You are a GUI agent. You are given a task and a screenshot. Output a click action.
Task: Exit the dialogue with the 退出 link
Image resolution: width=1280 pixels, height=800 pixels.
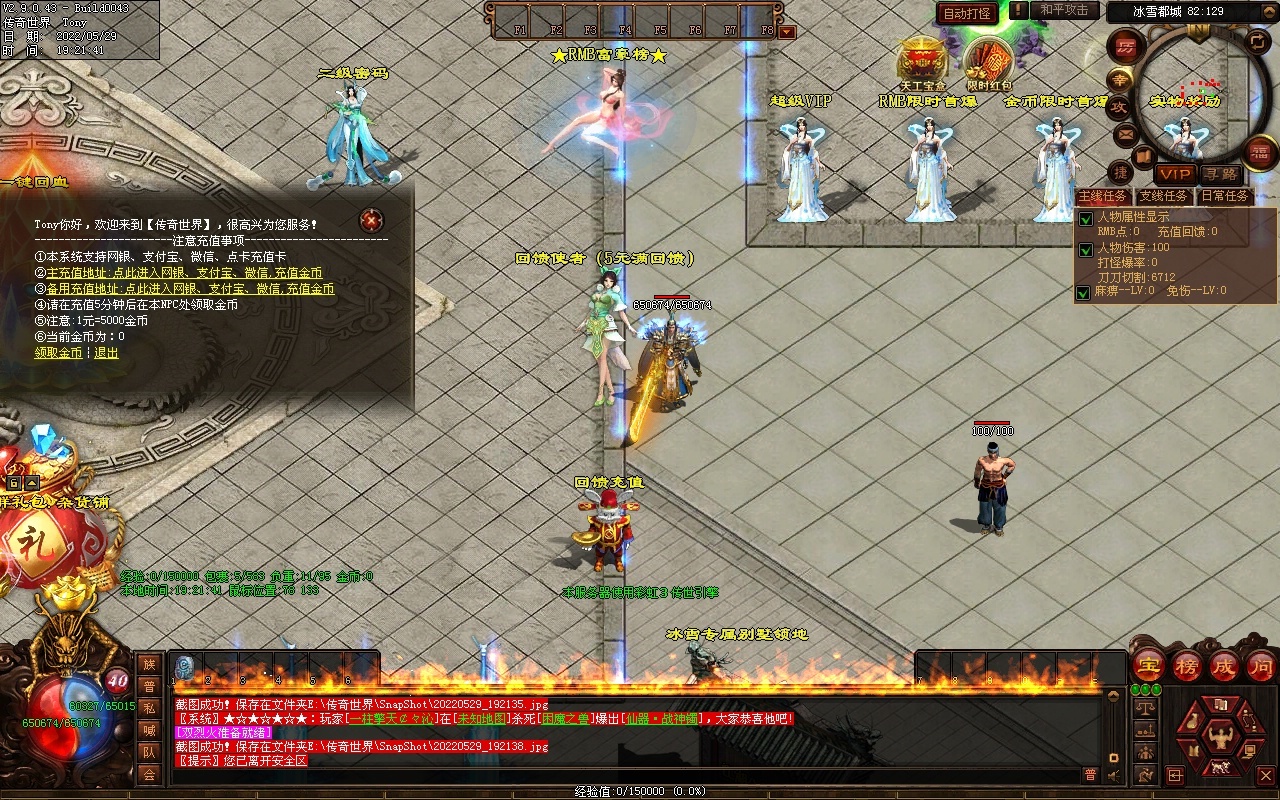[x=106, y=353]
